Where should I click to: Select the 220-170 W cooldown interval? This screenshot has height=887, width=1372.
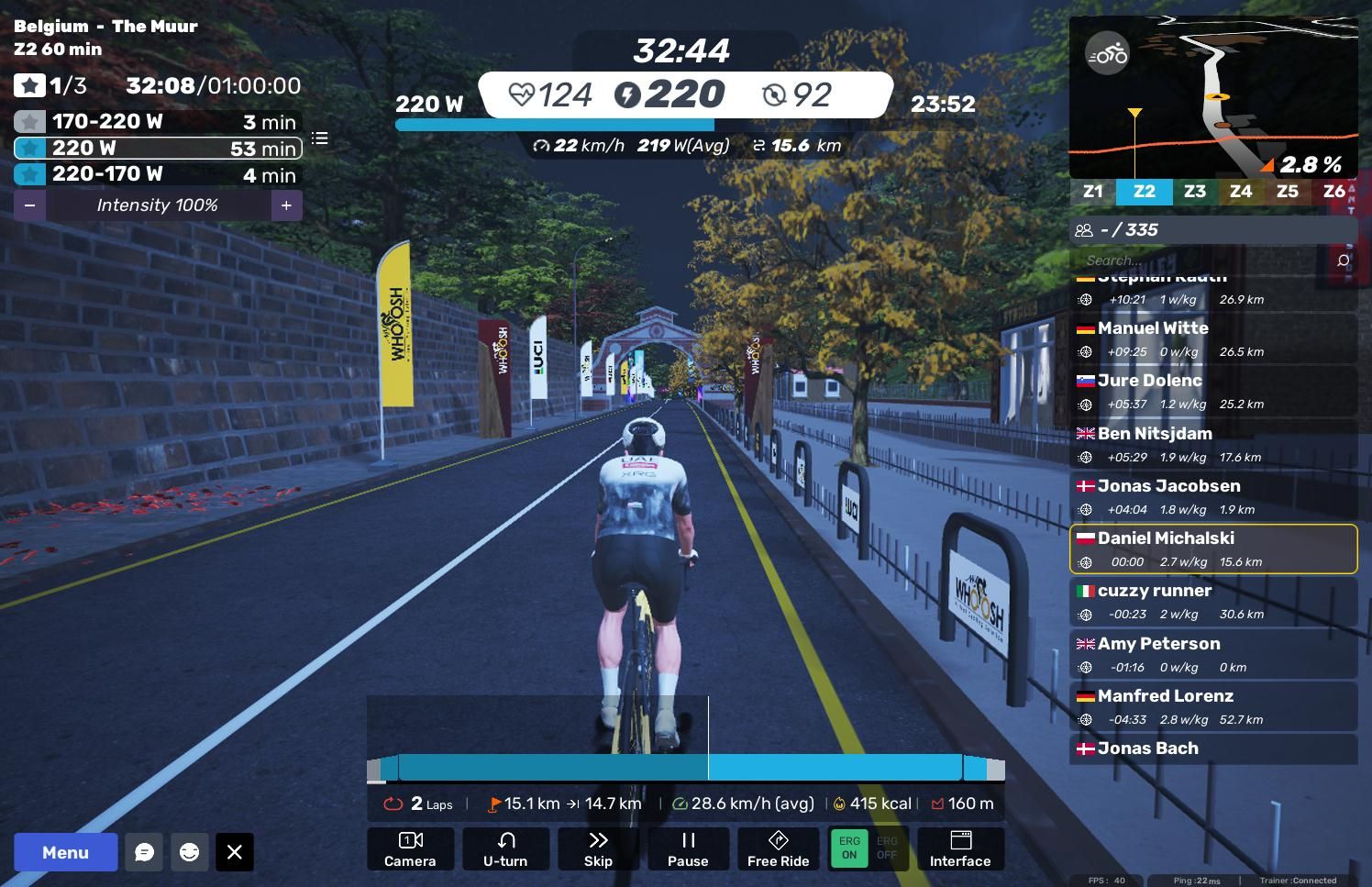[158, 174]
